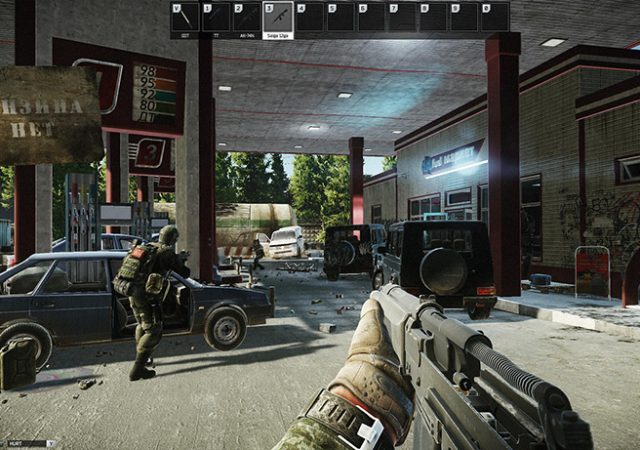
Task: Select the melee knife hotbar slot
Action: point(185,17)
